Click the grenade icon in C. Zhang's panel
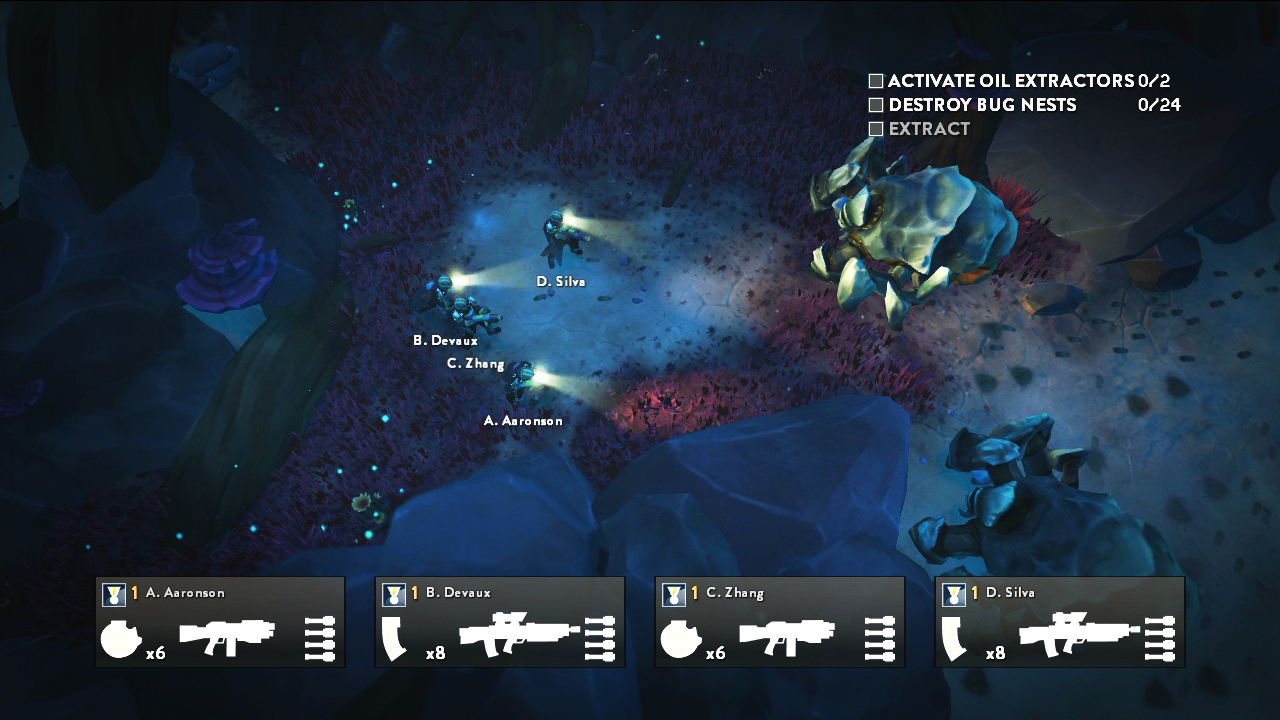The image size is (1280, 720). click(x=681, y=639)
